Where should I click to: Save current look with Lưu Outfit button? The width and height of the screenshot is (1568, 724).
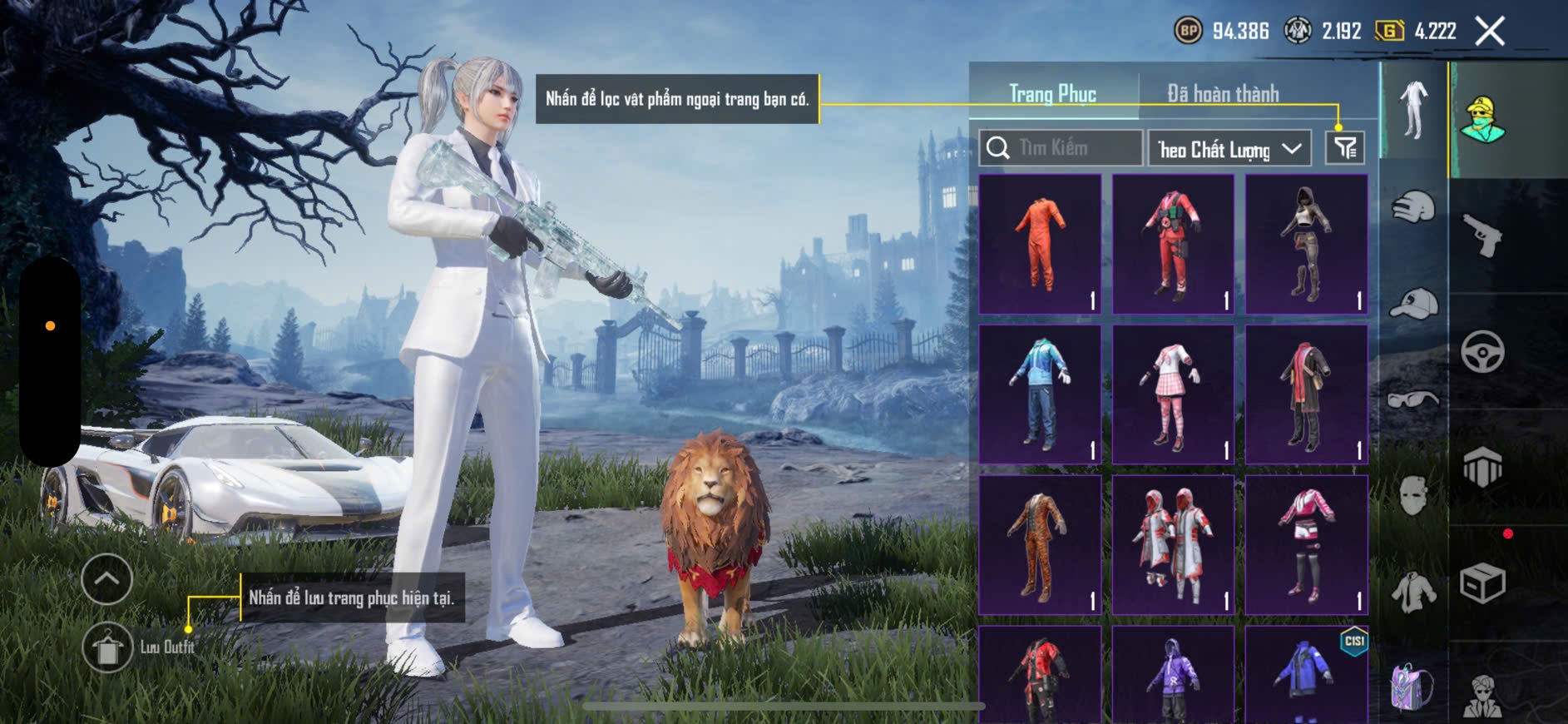(x=107, y=647)
